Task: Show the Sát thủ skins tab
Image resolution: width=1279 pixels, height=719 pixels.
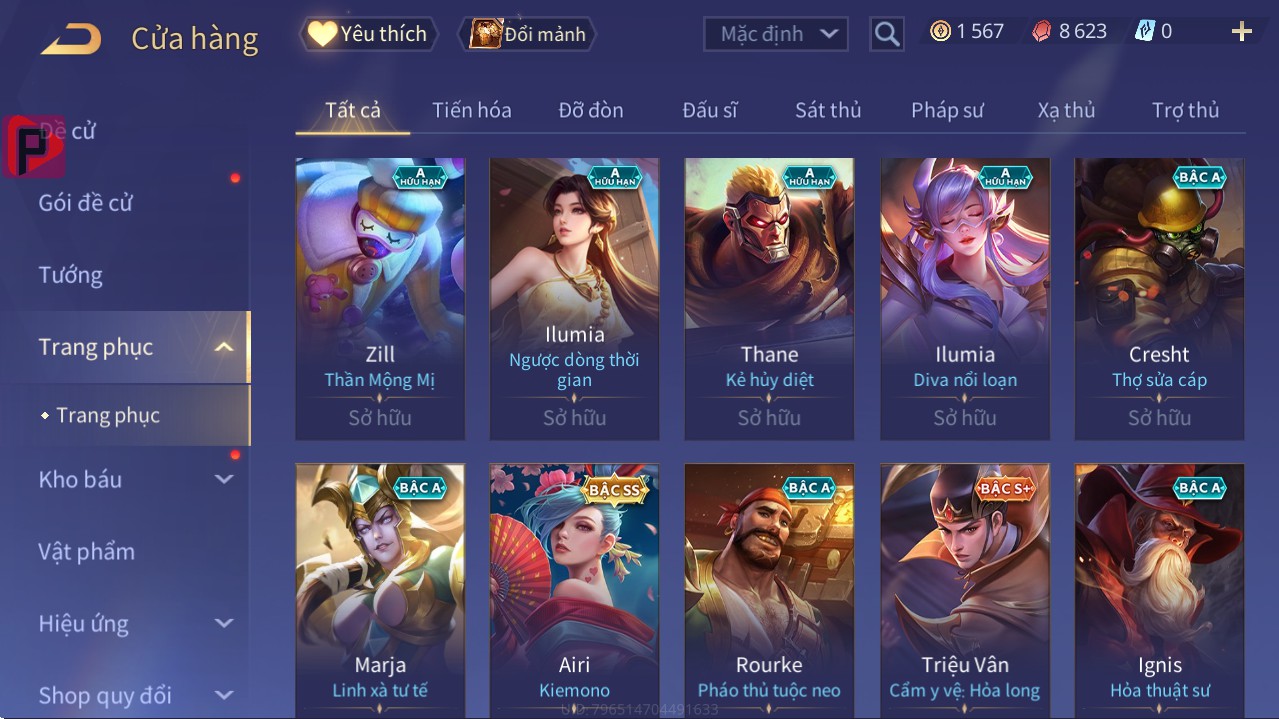Action: coord(828,110)
